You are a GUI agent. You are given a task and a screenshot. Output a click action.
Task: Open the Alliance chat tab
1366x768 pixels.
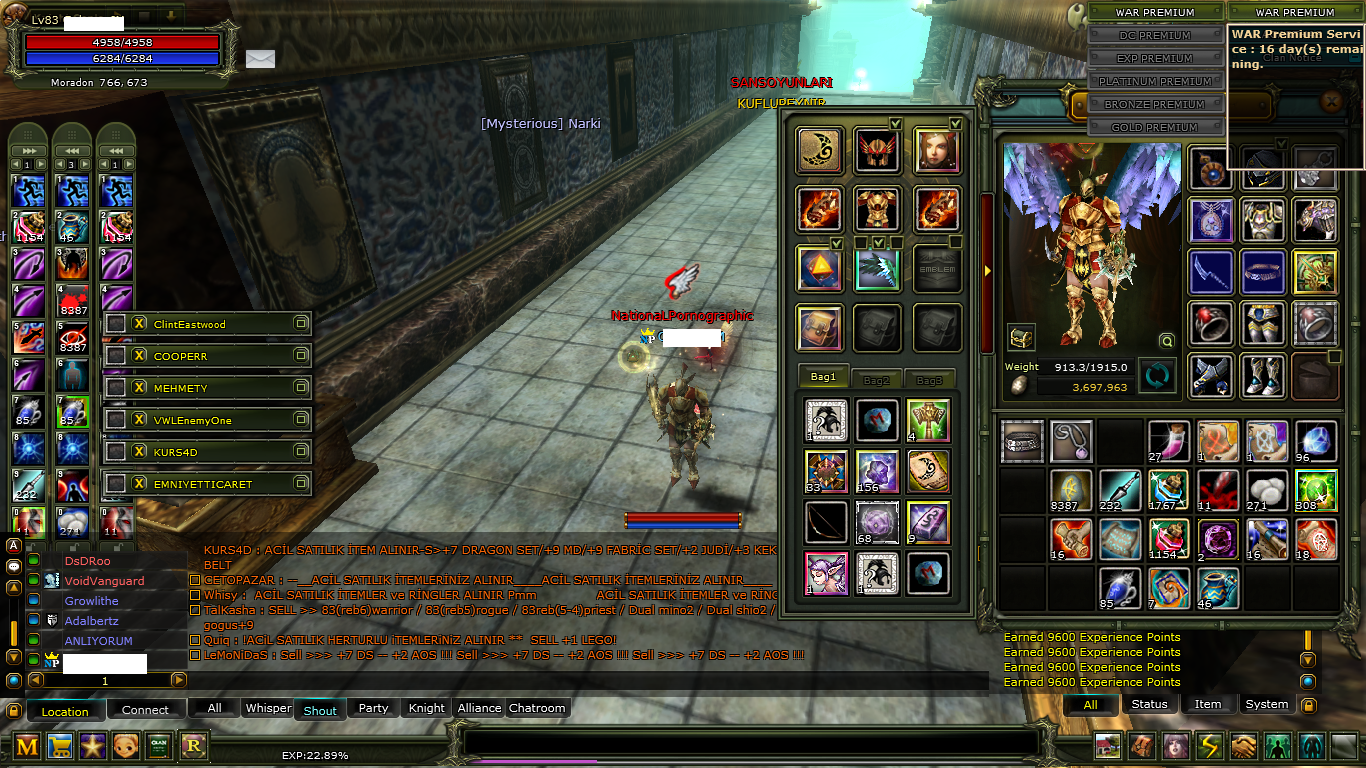479,708
